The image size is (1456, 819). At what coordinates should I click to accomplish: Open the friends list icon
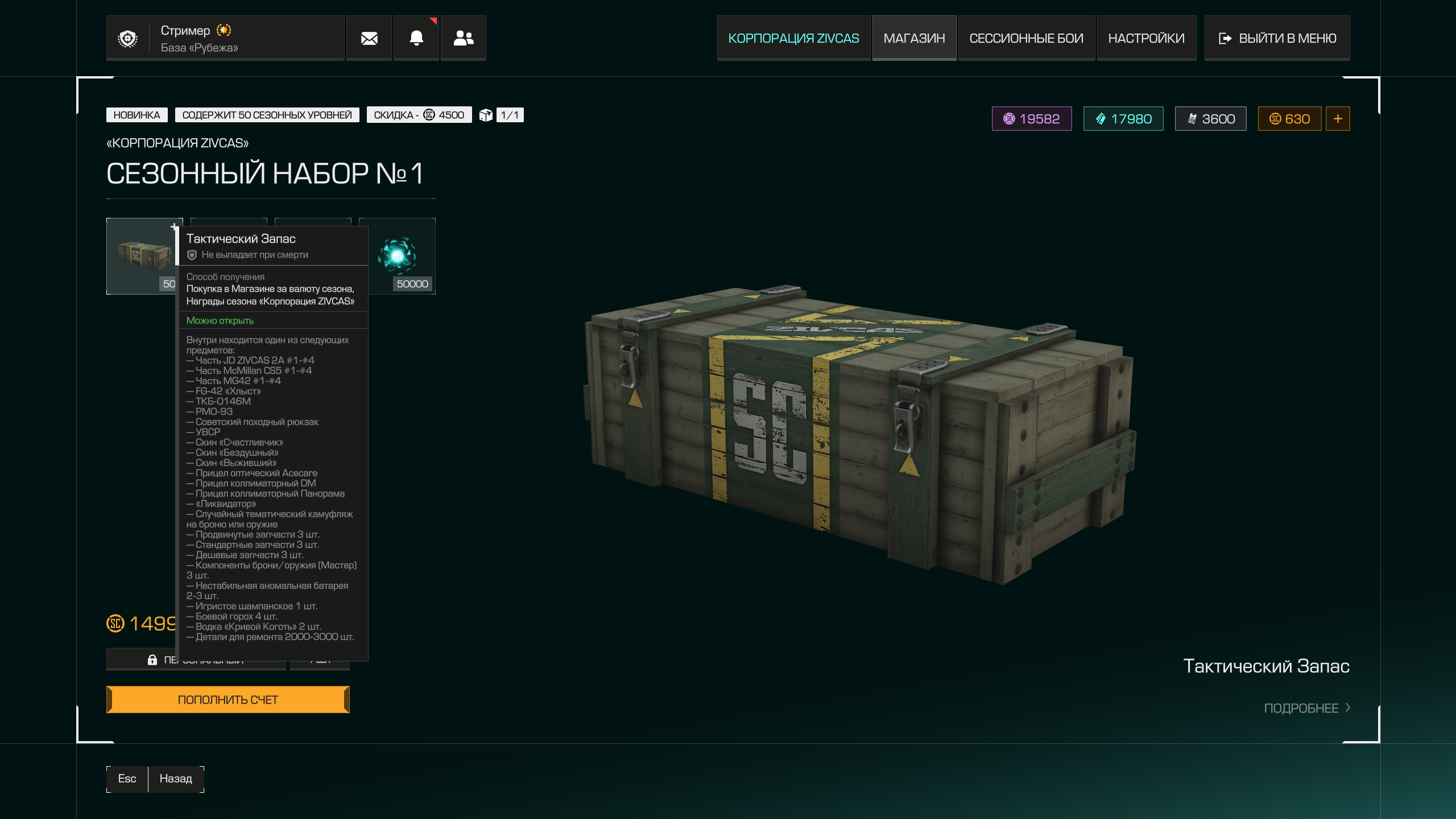pyautogui.click(x=464, y=38)
